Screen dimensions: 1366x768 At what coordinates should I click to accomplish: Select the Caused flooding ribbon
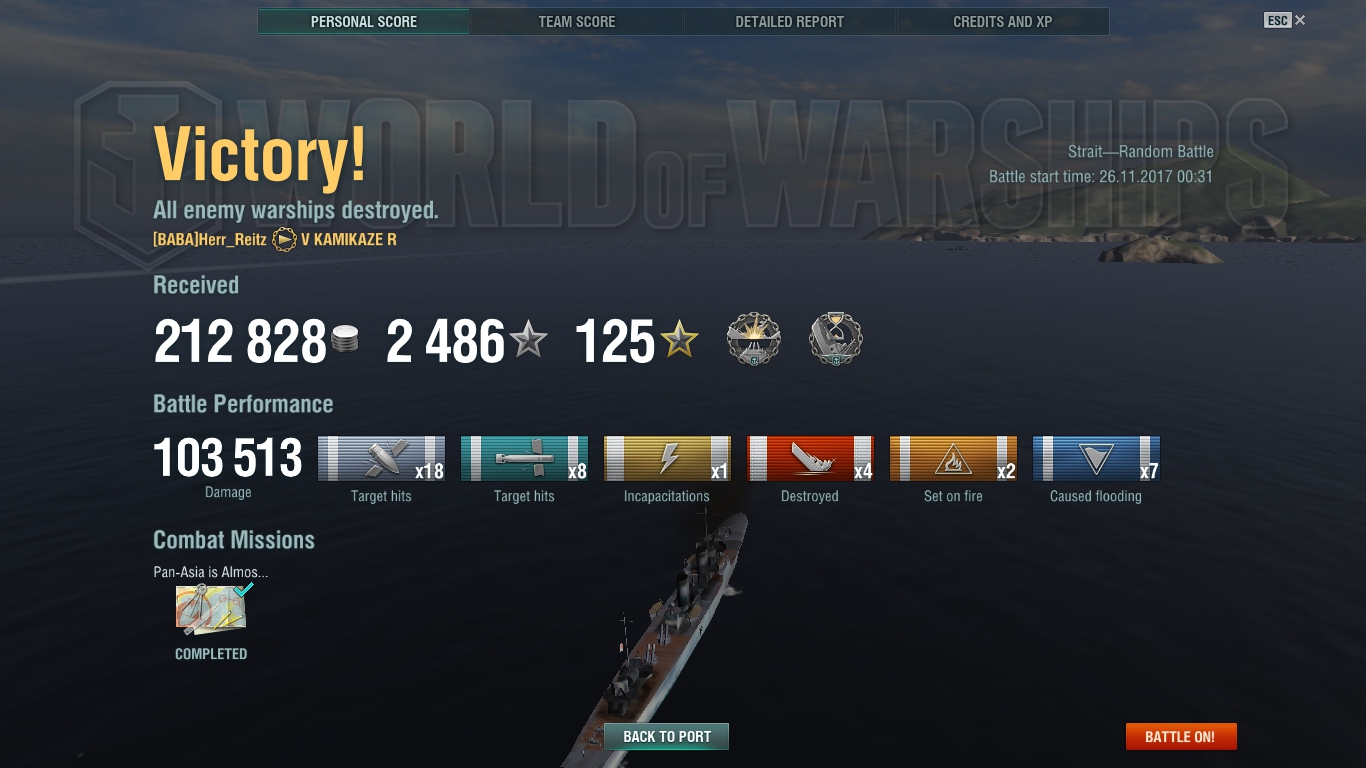pos(1096,459)
